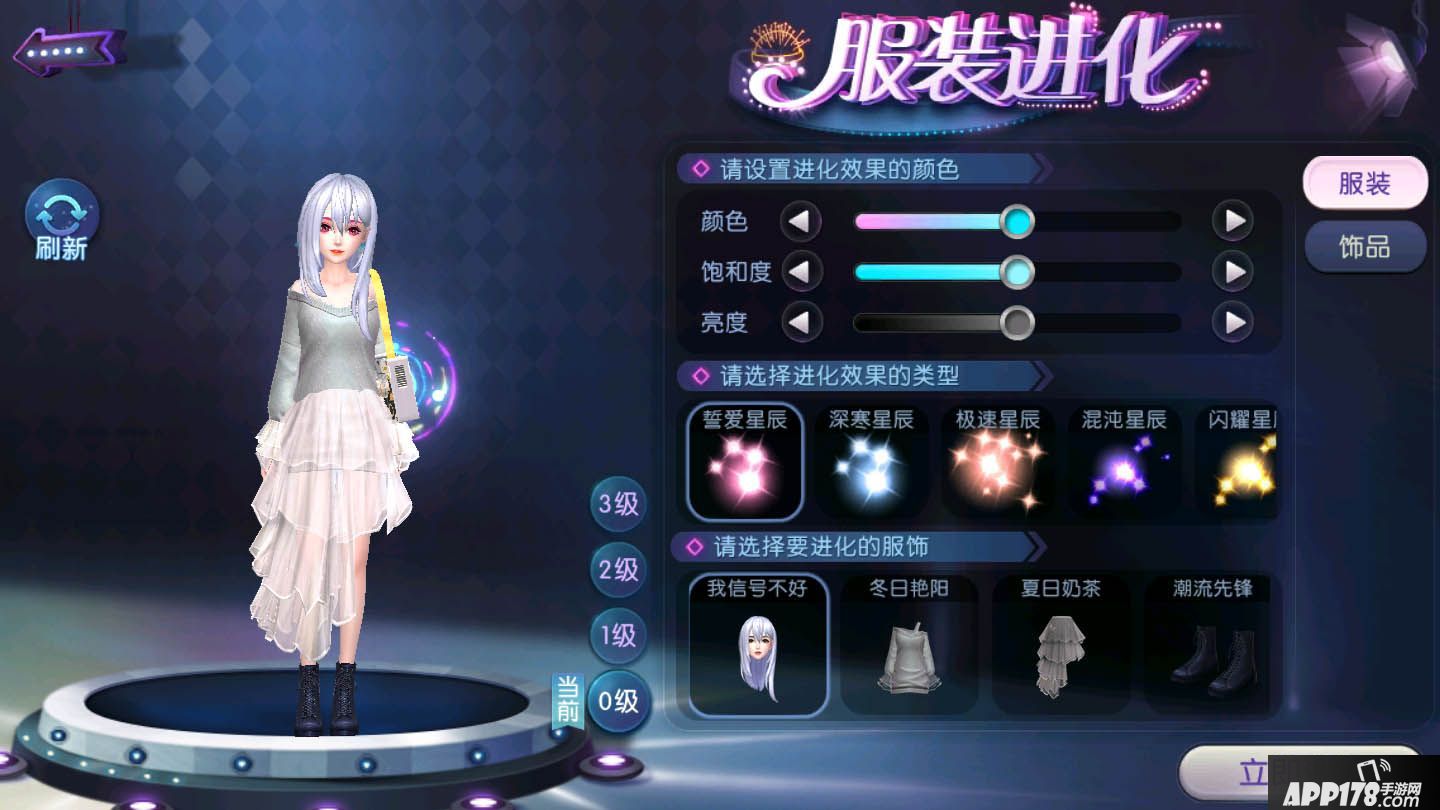The height and width of the screenshot is (810, 1440).
Task: Click the right arrow next to 亮度
Action: 1232,323
